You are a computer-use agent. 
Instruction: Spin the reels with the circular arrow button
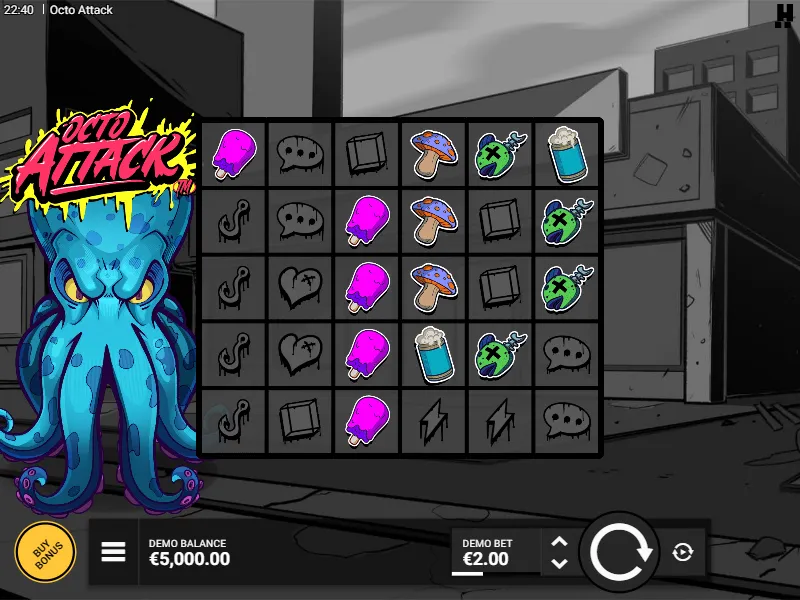(x=620, y=552)
